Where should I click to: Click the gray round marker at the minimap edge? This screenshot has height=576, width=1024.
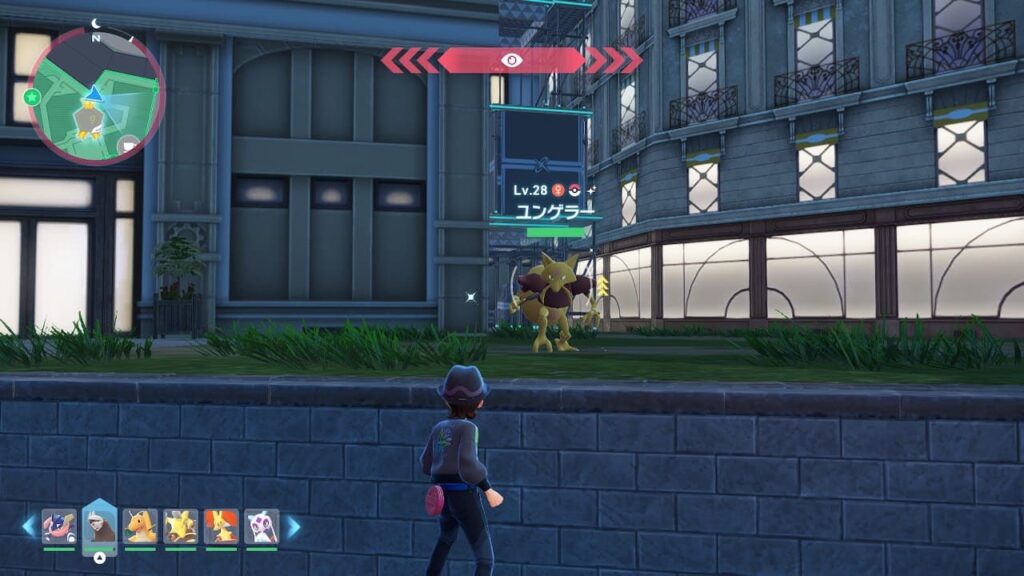click(x=129, y=146)
